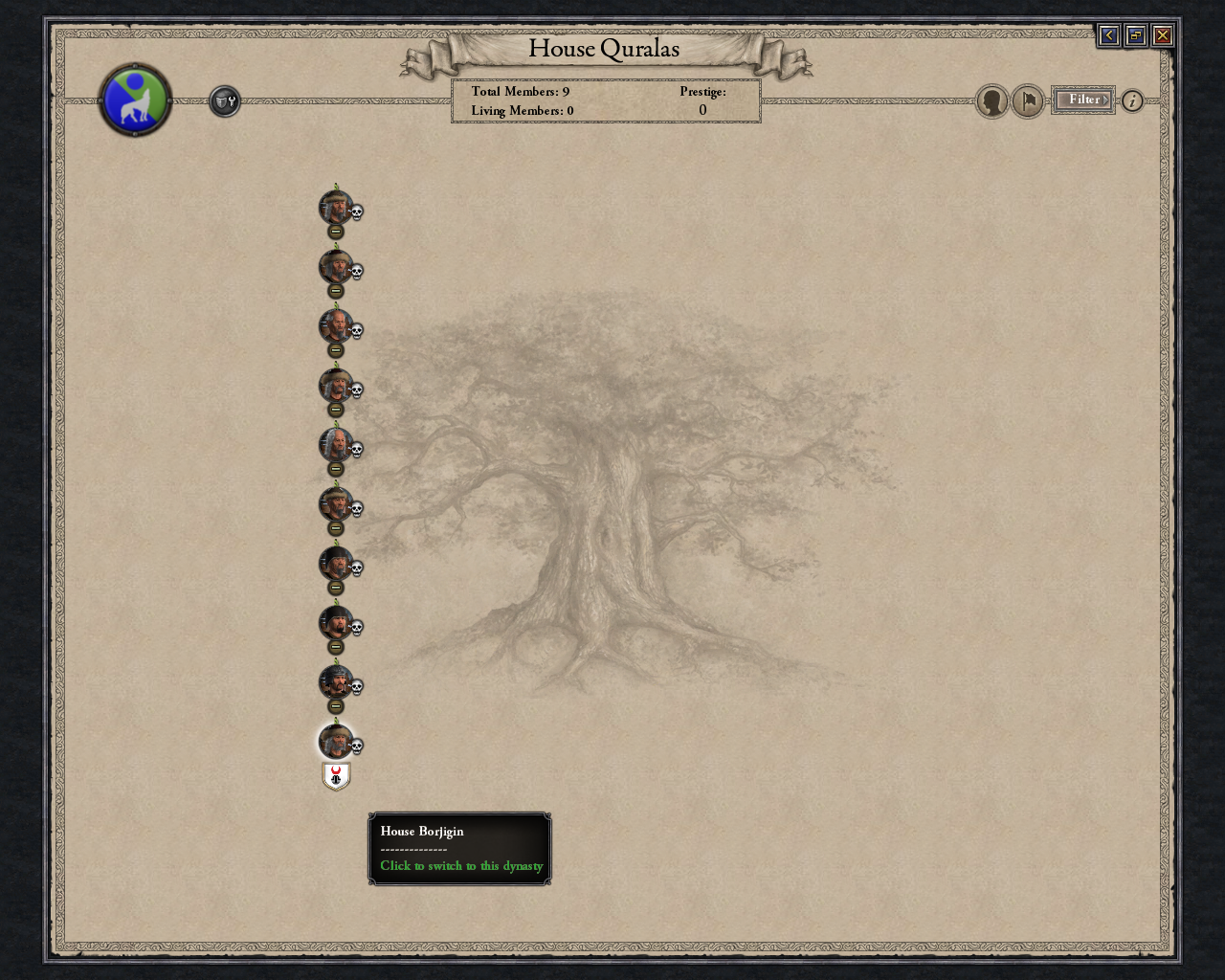
Task: Open the customize coat of arms tool
Action: point(224,100)
